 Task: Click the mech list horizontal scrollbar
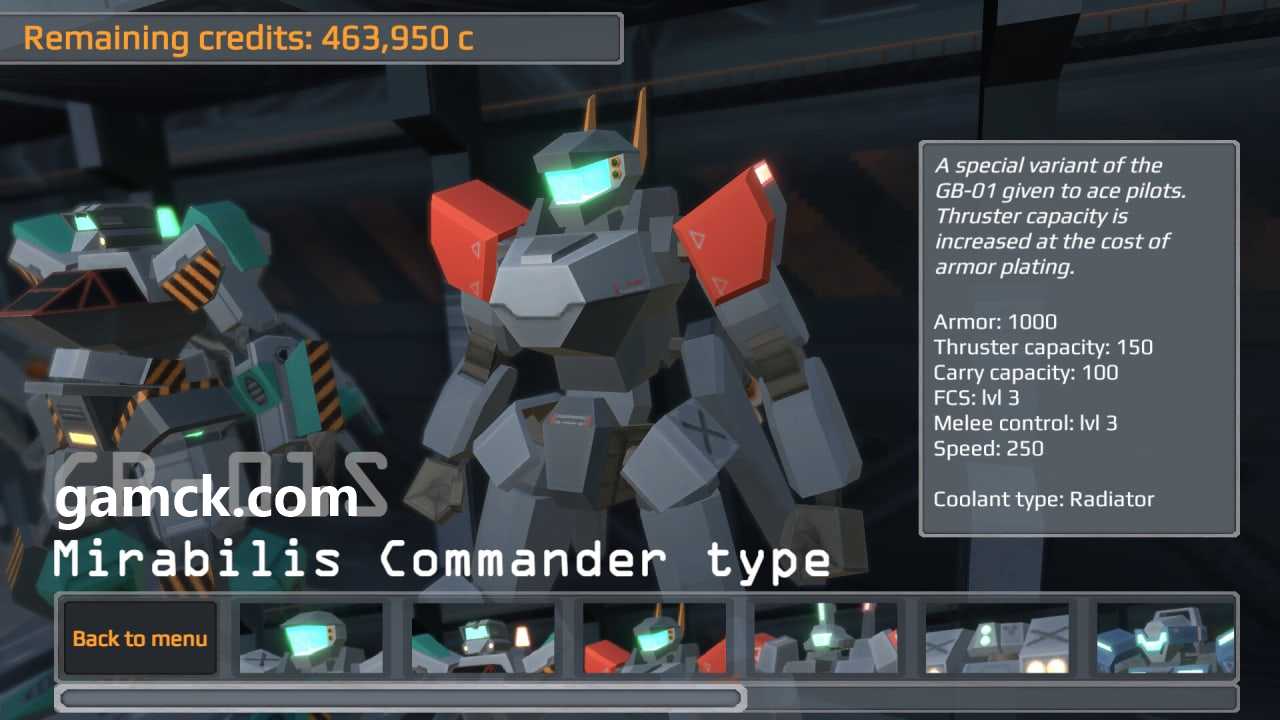(402, 698)
